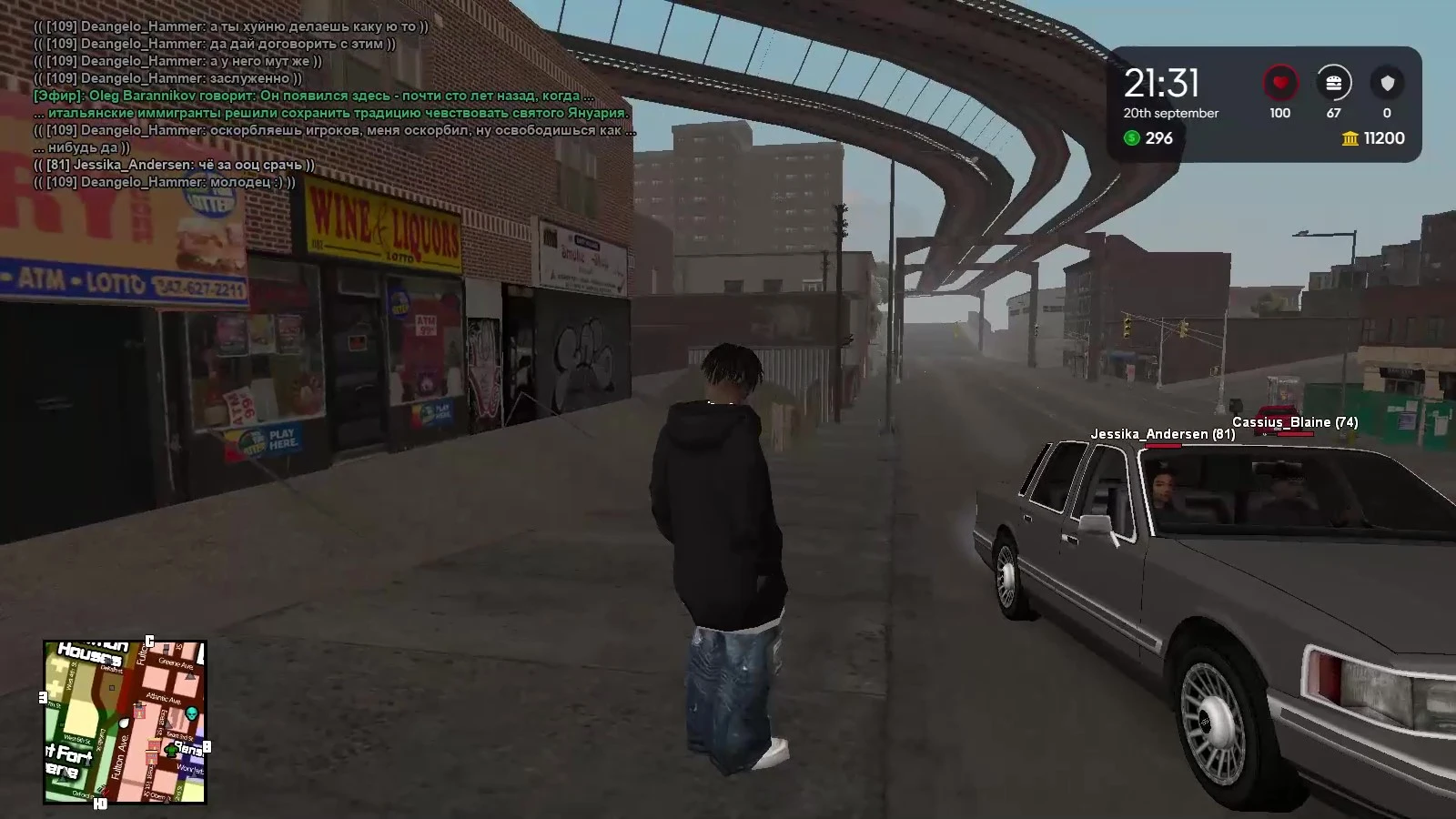Click the red heart health icon

1279,84
